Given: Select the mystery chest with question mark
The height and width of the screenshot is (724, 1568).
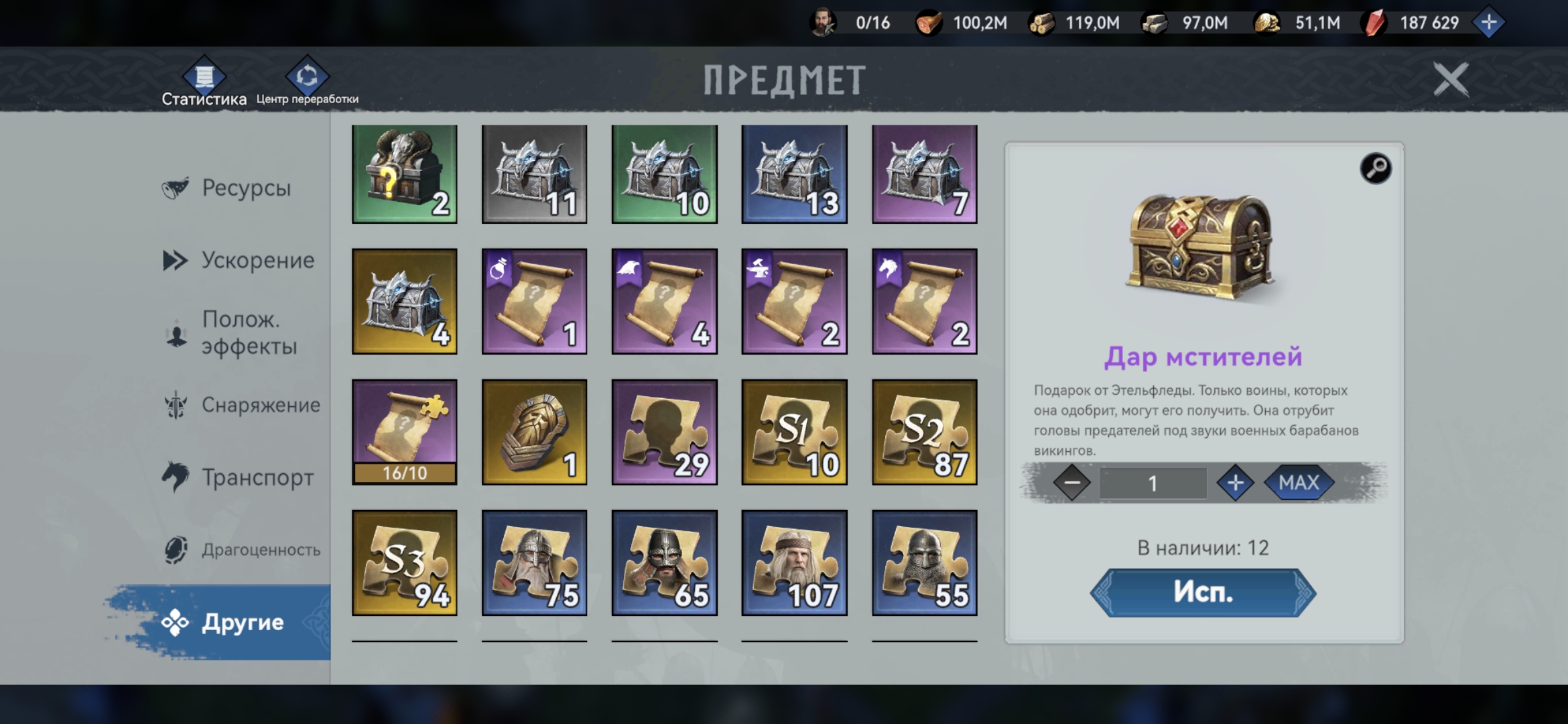Looking at the screenshot, I should pyautogui.click(x=404, y=174).
